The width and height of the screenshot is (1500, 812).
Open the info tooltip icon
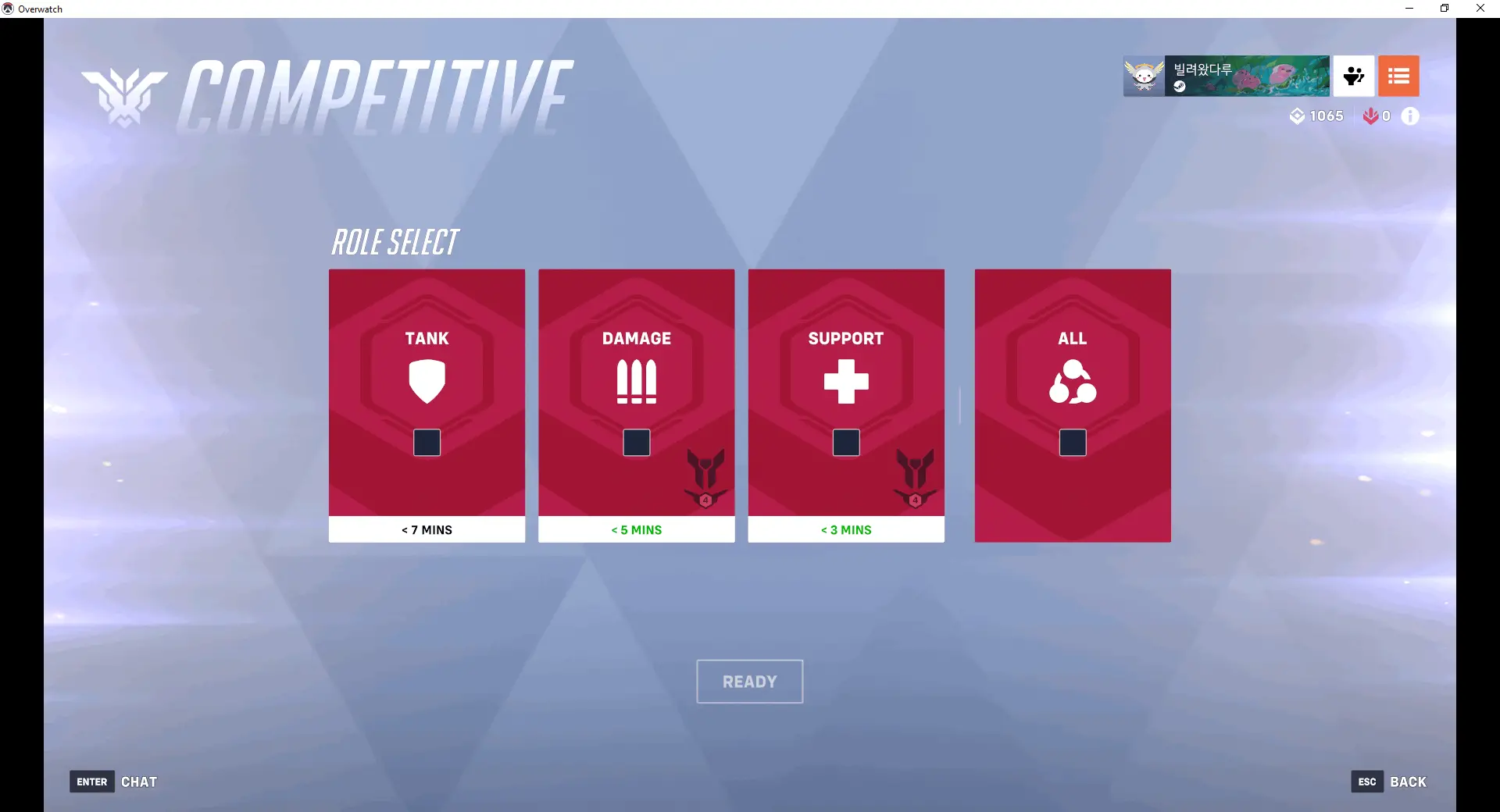[1410, 116]
